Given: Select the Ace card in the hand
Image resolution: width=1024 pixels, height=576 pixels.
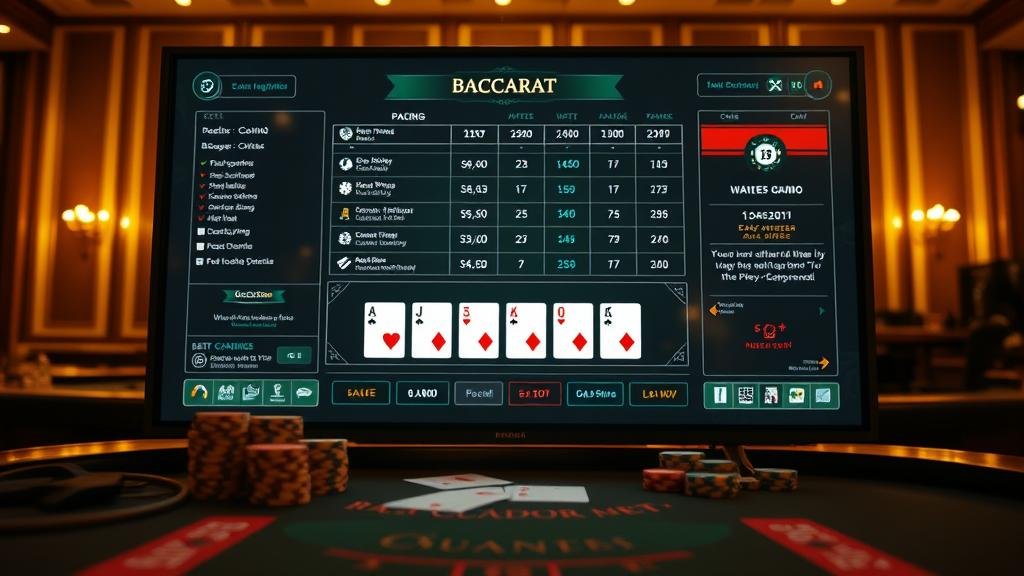Looking at the screenshot, I should 384,330.
